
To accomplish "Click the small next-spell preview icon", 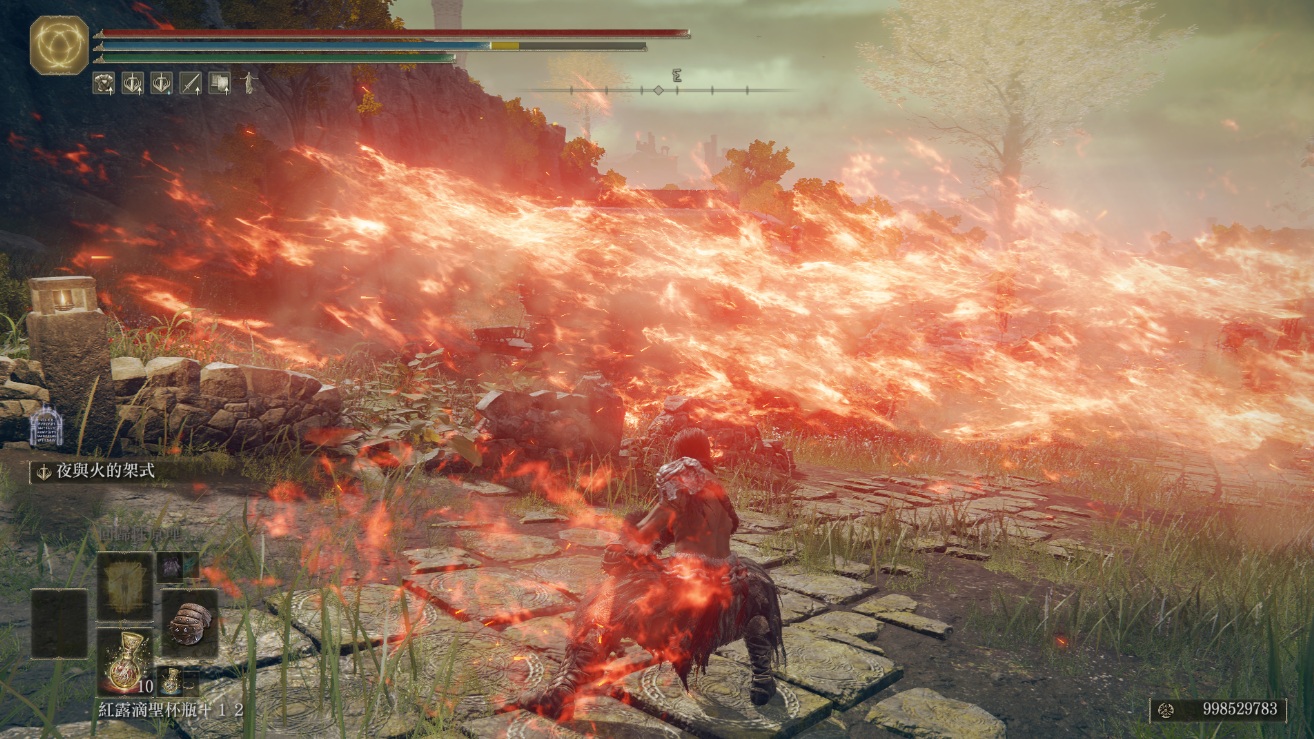I will [x=170, y=566].
